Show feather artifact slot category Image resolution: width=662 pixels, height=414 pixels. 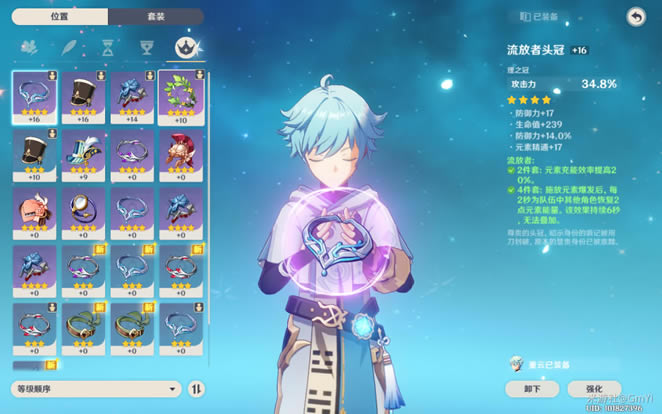(68, 47)
